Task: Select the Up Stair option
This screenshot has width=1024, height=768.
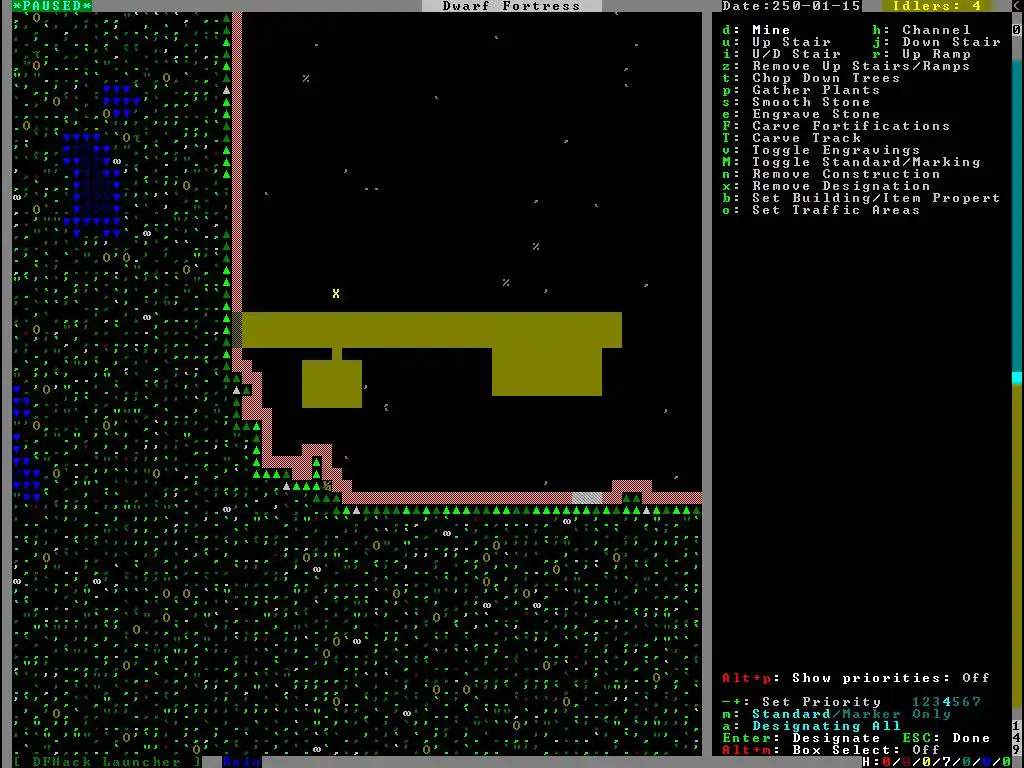Action: [x=791, y=42]
